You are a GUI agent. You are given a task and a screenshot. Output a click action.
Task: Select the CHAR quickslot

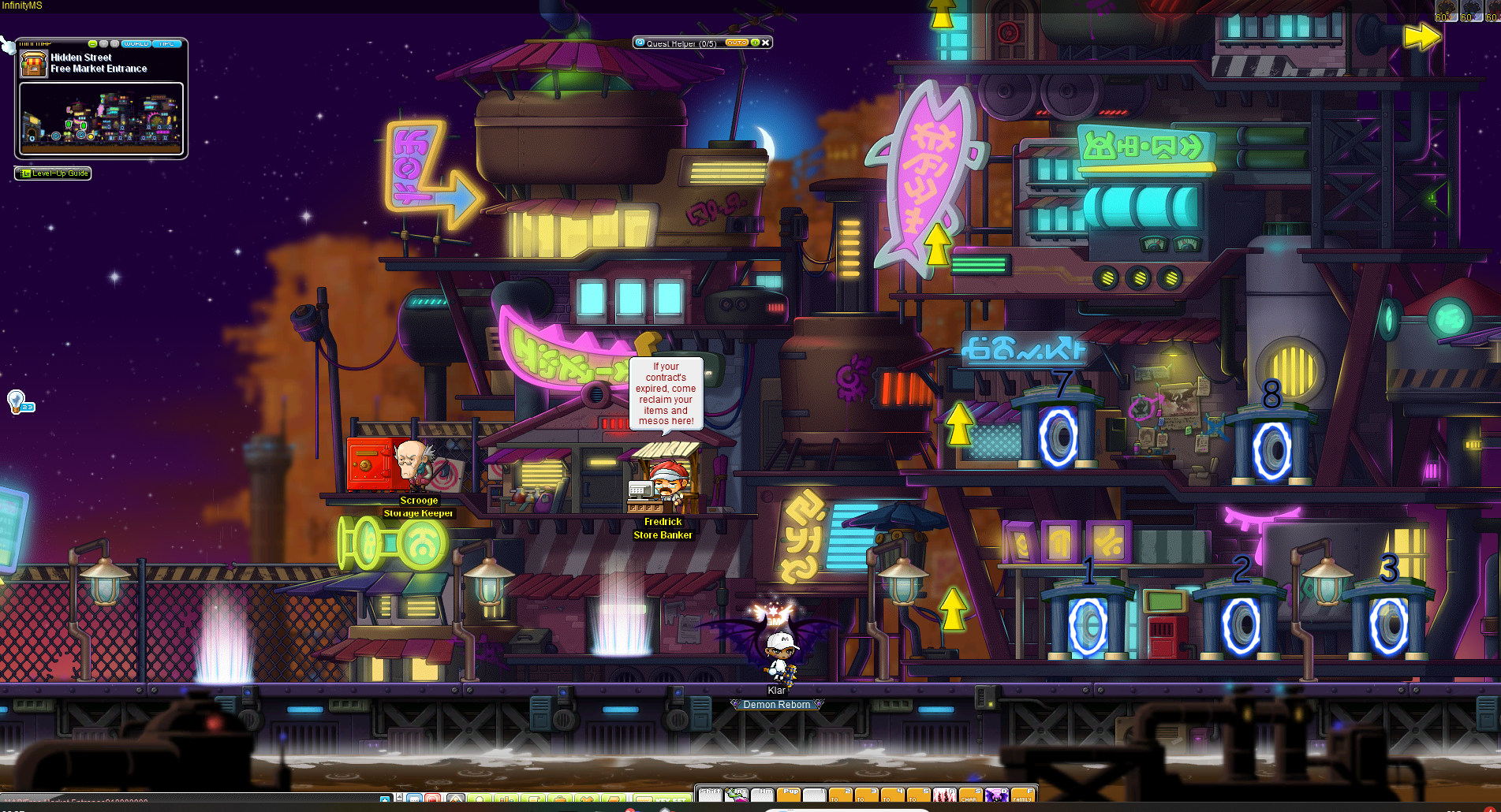tap(970, 795)
